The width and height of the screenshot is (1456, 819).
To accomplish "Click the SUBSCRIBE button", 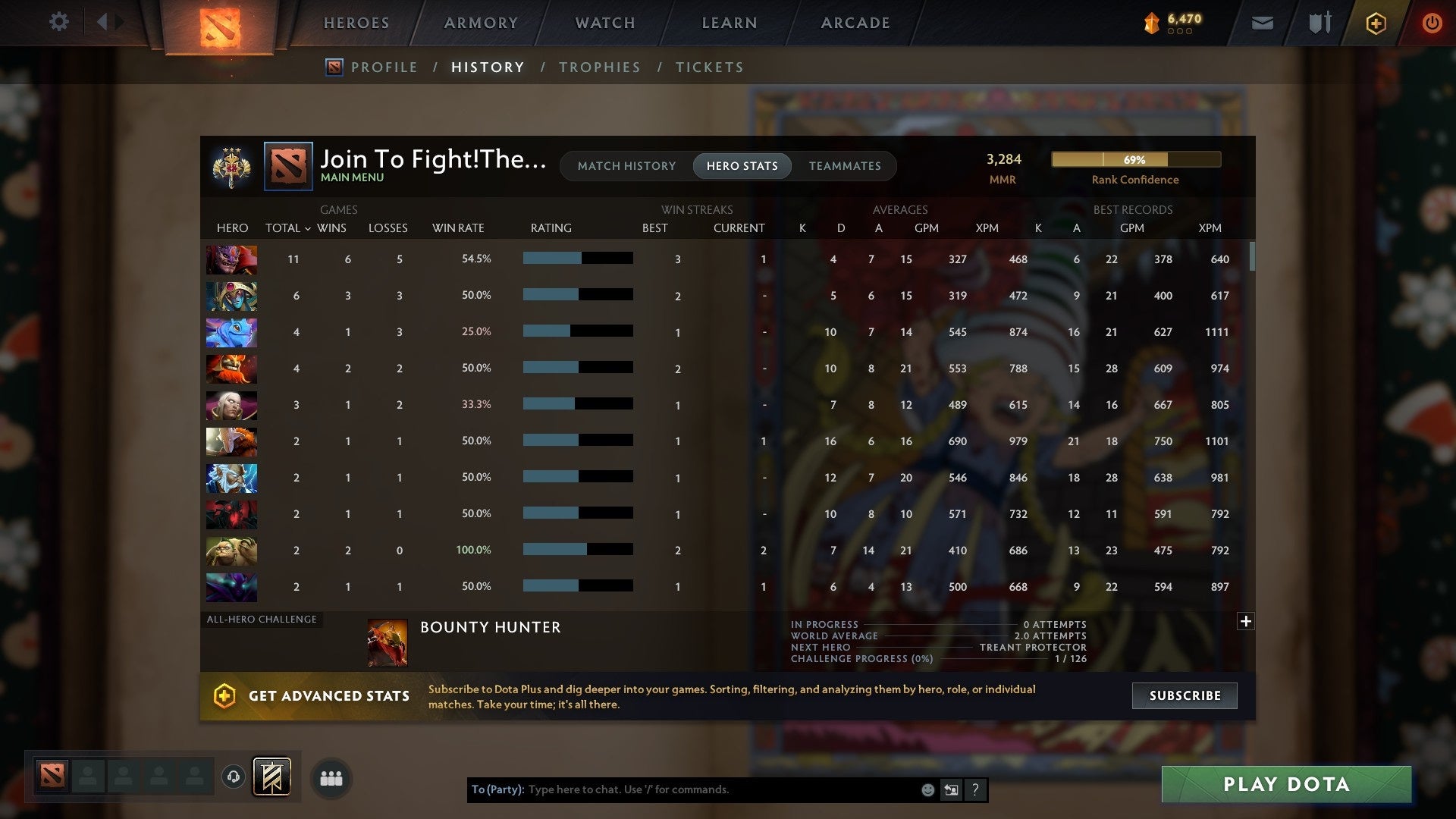I will pyautogui.click(x=1184, y=695).
